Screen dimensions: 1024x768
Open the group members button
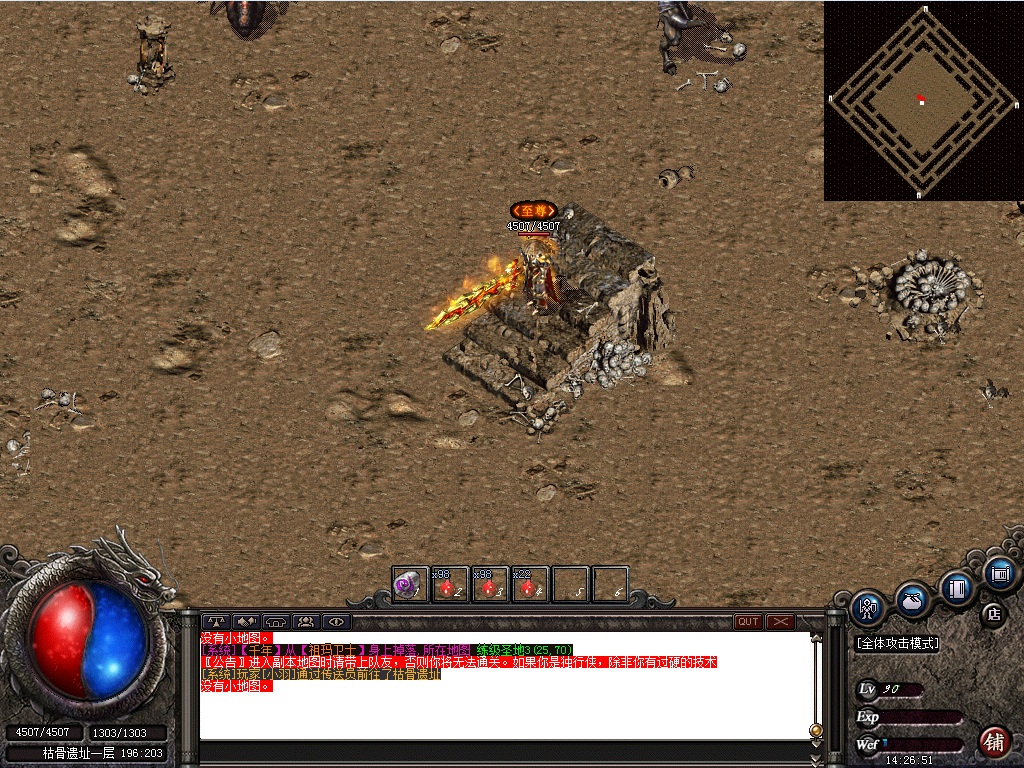(306, 621)
